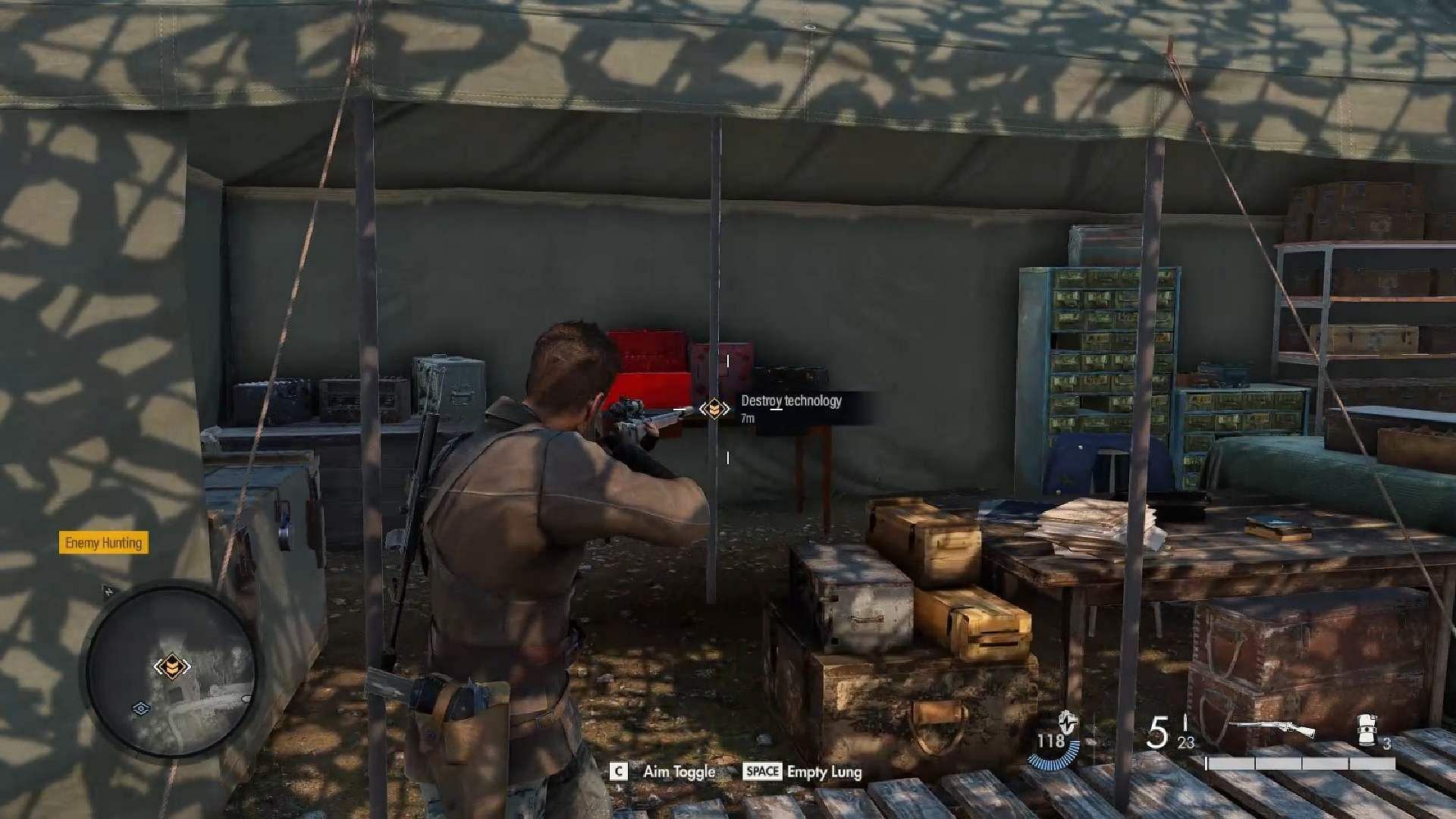The width and height of the screenshot is (1456, 819).
Task: Click the blue diamond marker on the minimap
Action: 140,708
